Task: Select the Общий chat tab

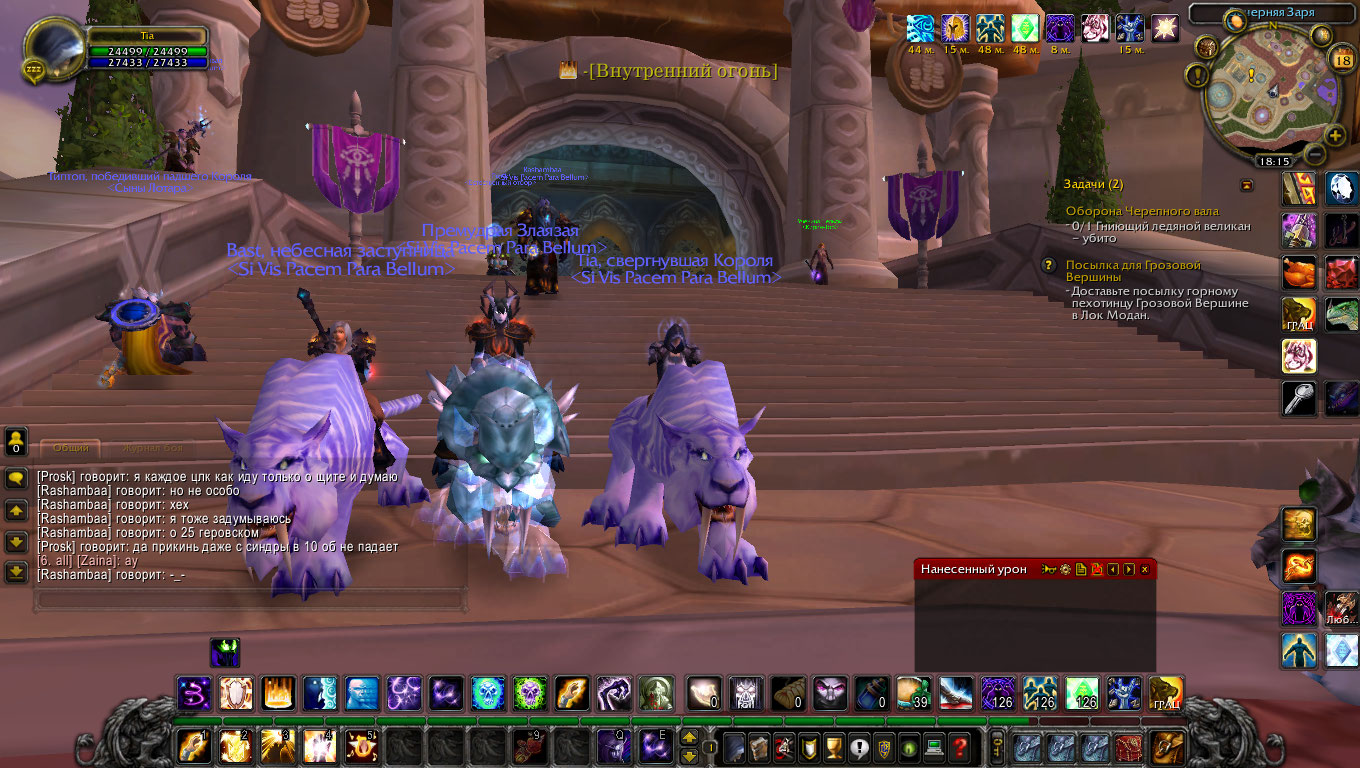Action: (70, 449)
